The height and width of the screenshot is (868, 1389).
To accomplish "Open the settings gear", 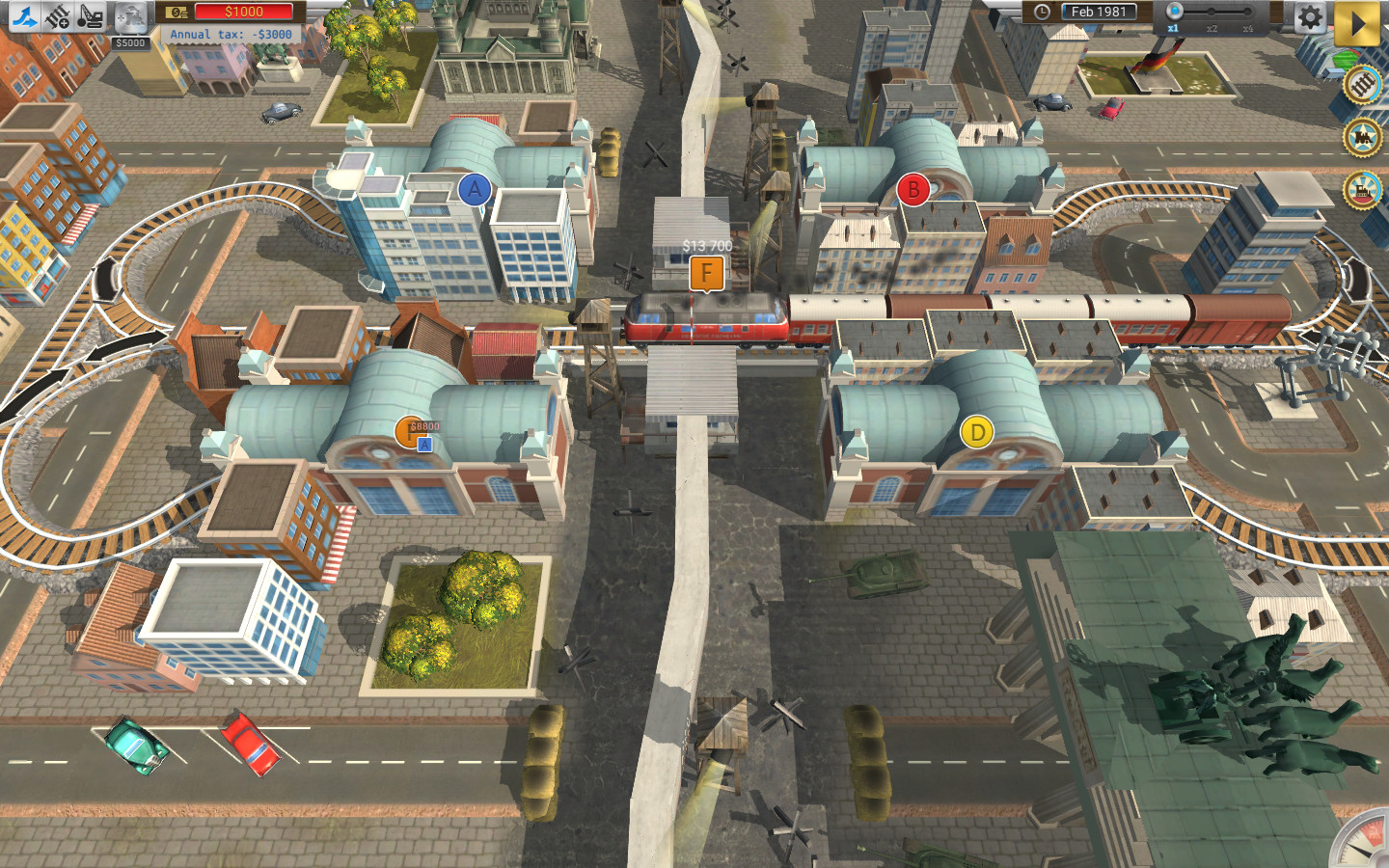I will coord(1310,17).
